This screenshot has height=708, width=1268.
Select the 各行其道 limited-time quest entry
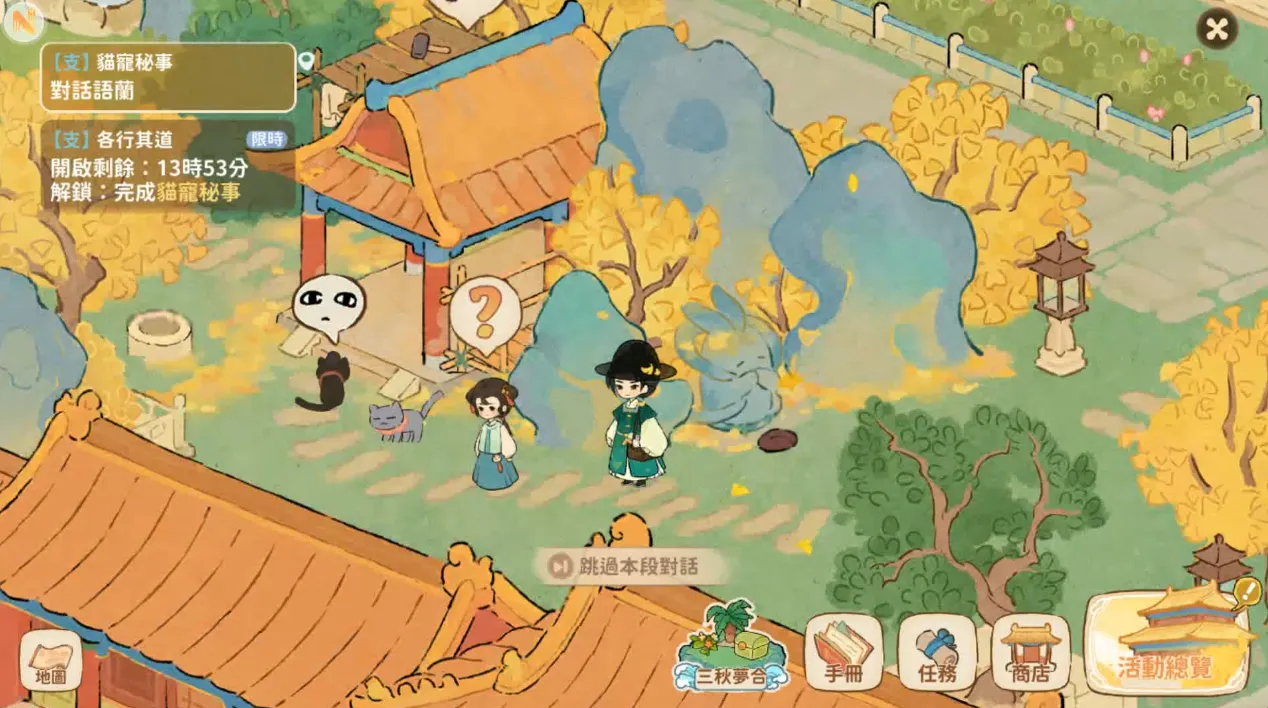coord(168,166)
